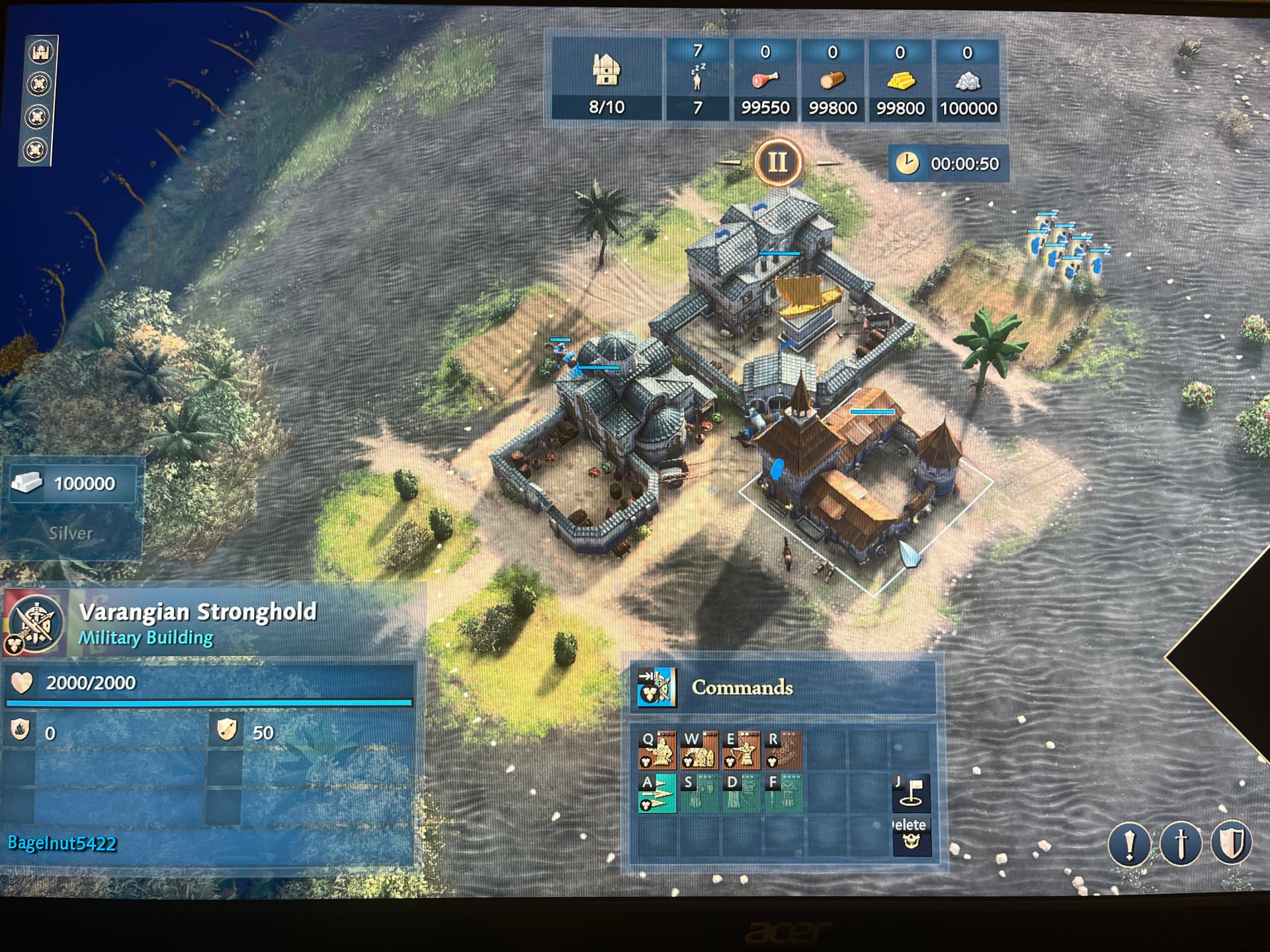This screenshot has height=952, width=1270.
Task: Choose the D-slot green upgrade
Action: [741, 793]
